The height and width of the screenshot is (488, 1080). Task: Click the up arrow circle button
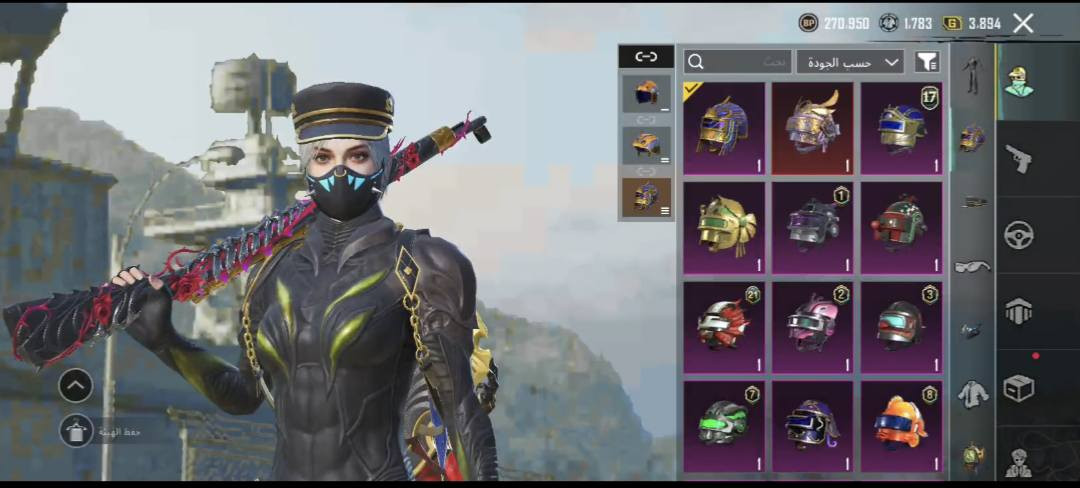click(x=76, y=384)
